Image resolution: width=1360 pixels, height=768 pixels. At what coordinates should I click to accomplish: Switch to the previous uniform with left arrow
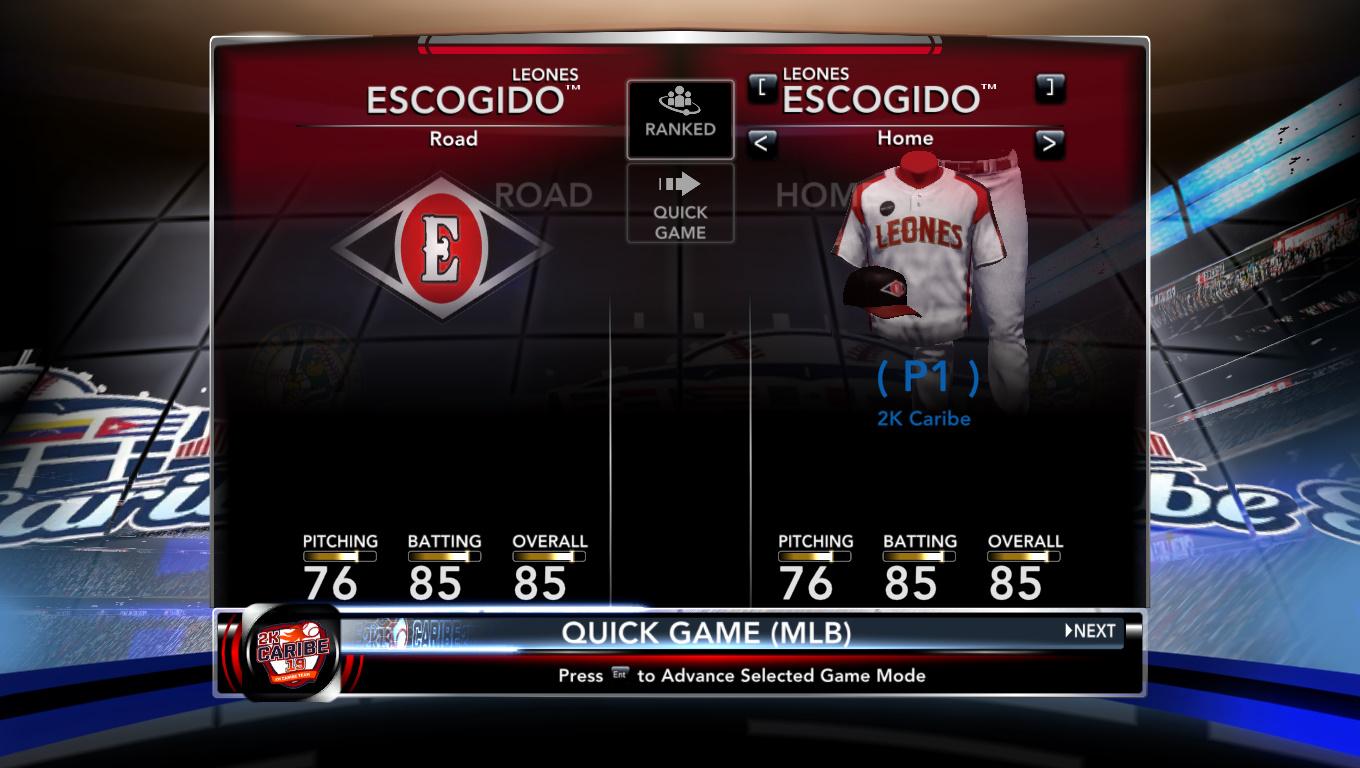762,143
